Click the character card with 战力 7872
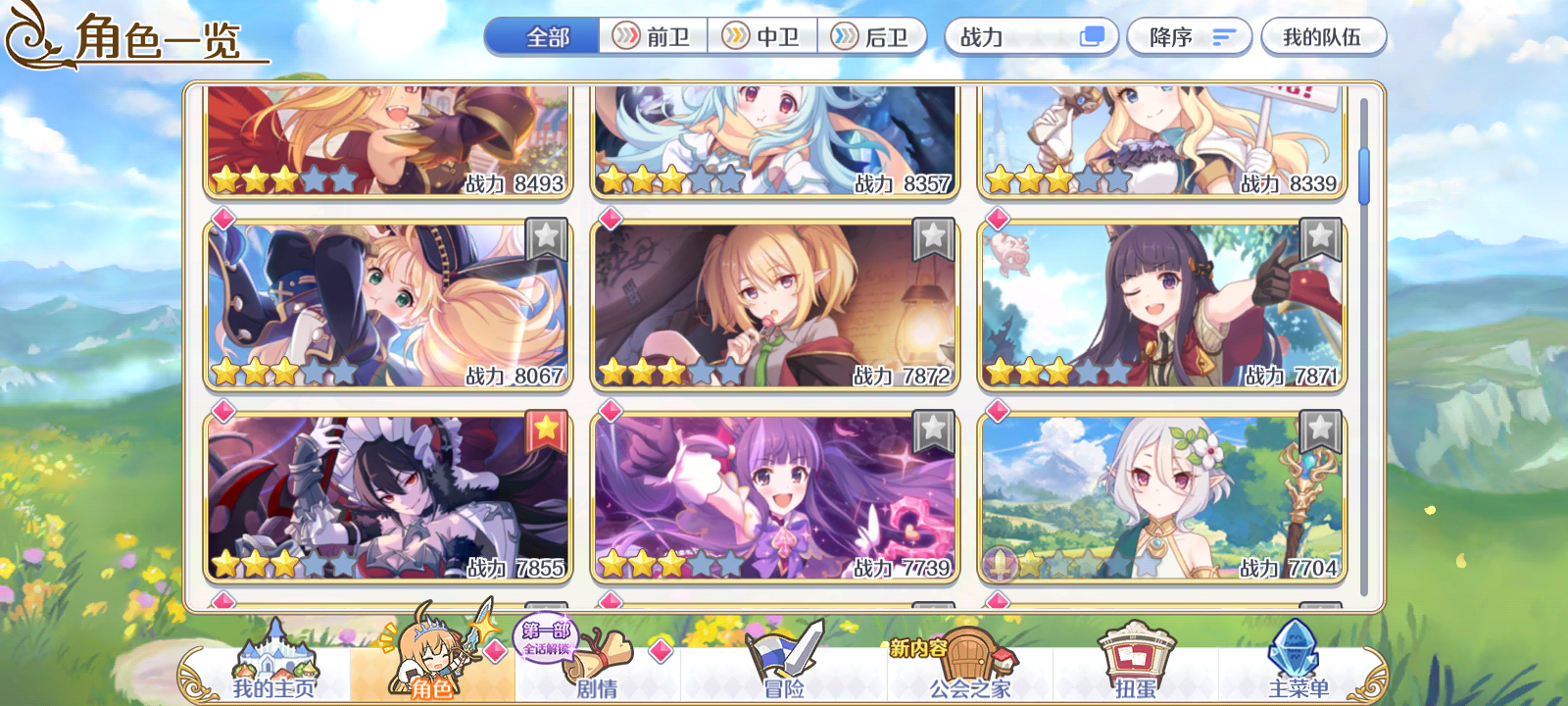 [x=774, y=304]
